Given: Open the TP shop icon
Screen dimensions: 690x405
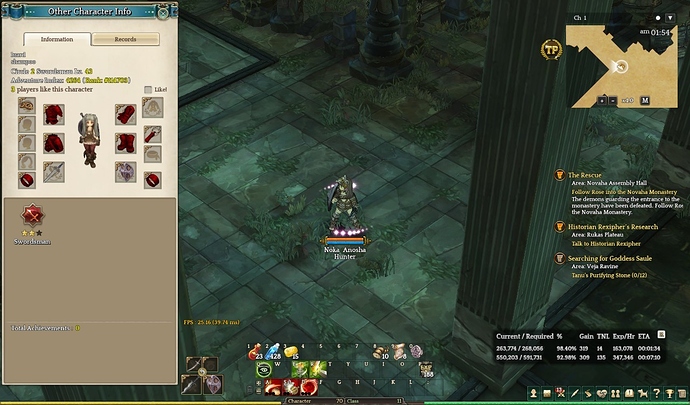Looking at the screenshot, I should click(549, 47).
